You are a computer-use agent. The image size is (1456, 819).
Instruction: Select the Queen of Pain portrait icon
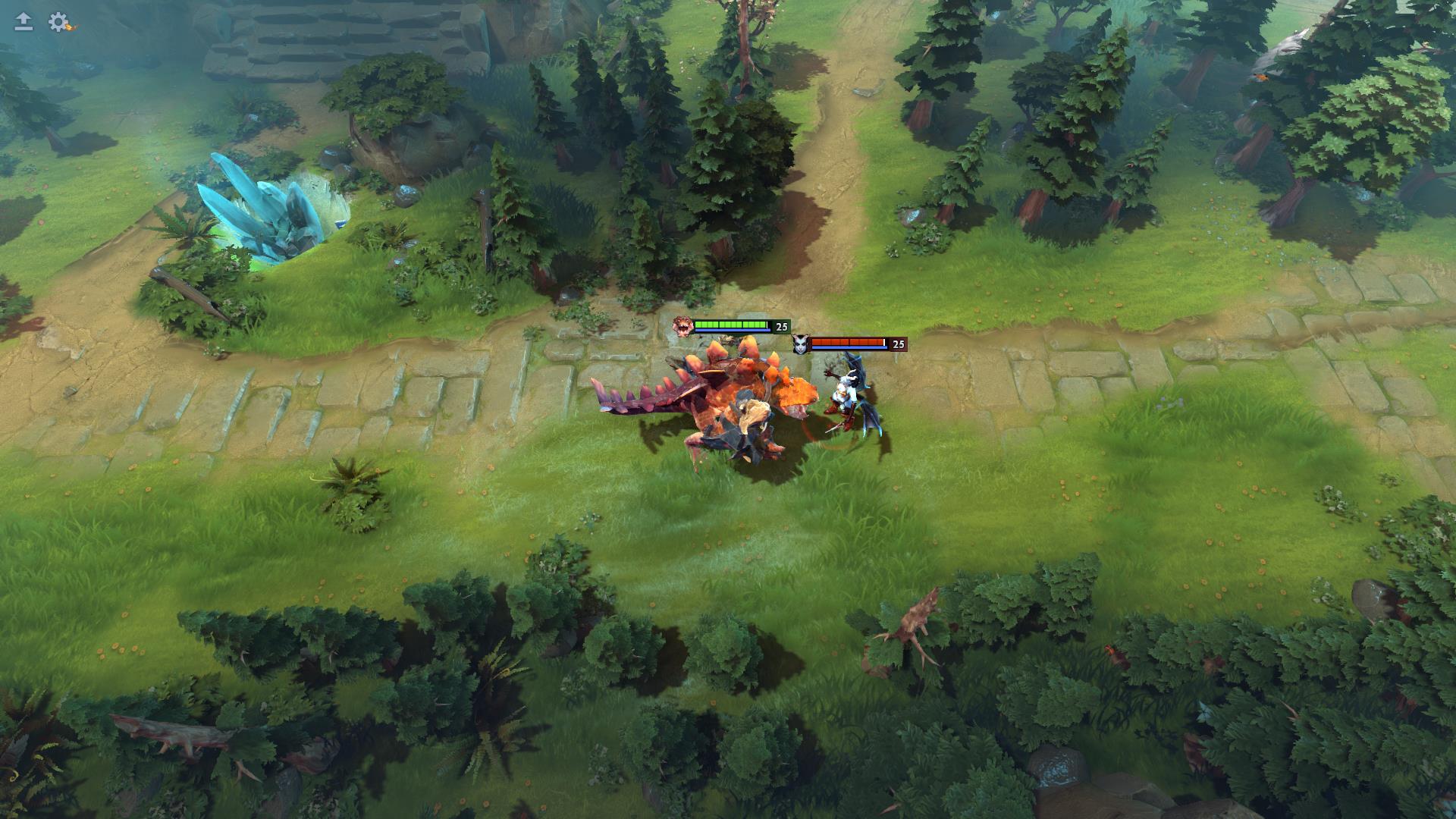coord(801,345)
